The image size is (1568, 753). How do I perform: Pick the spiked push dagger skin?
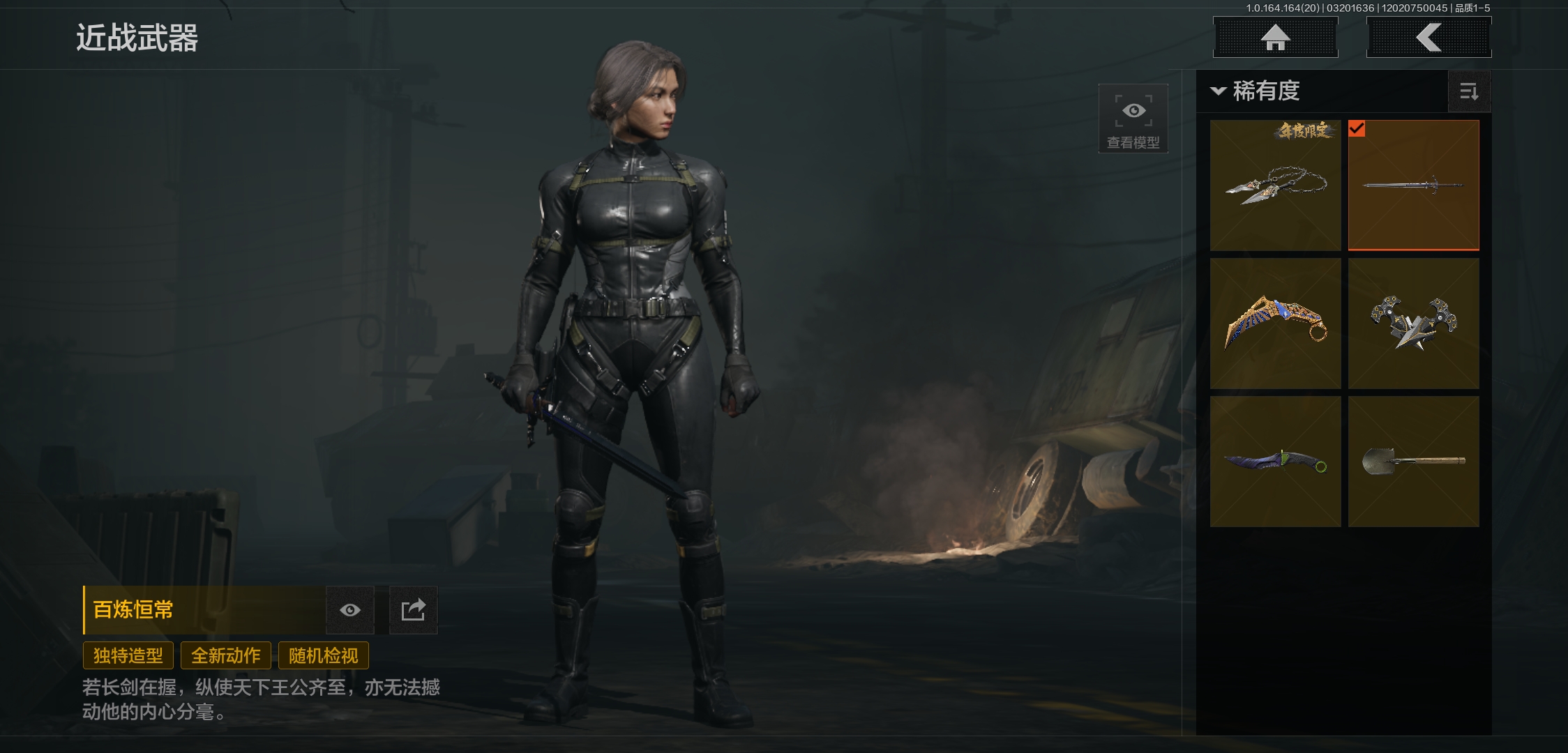tap(1413, 324)
